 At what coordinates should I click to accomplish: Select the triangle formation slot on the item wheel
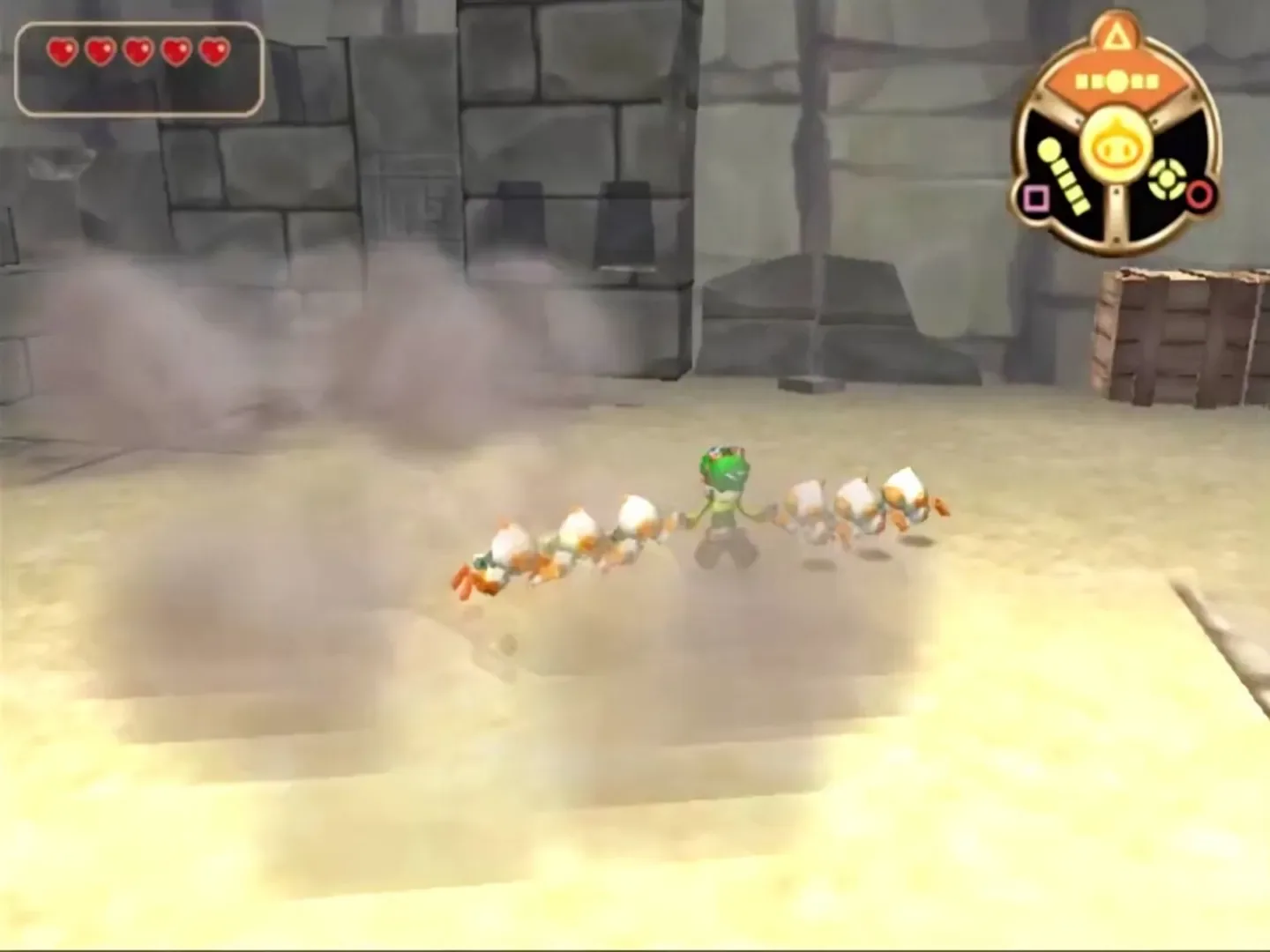click(x=1117, y=33)
